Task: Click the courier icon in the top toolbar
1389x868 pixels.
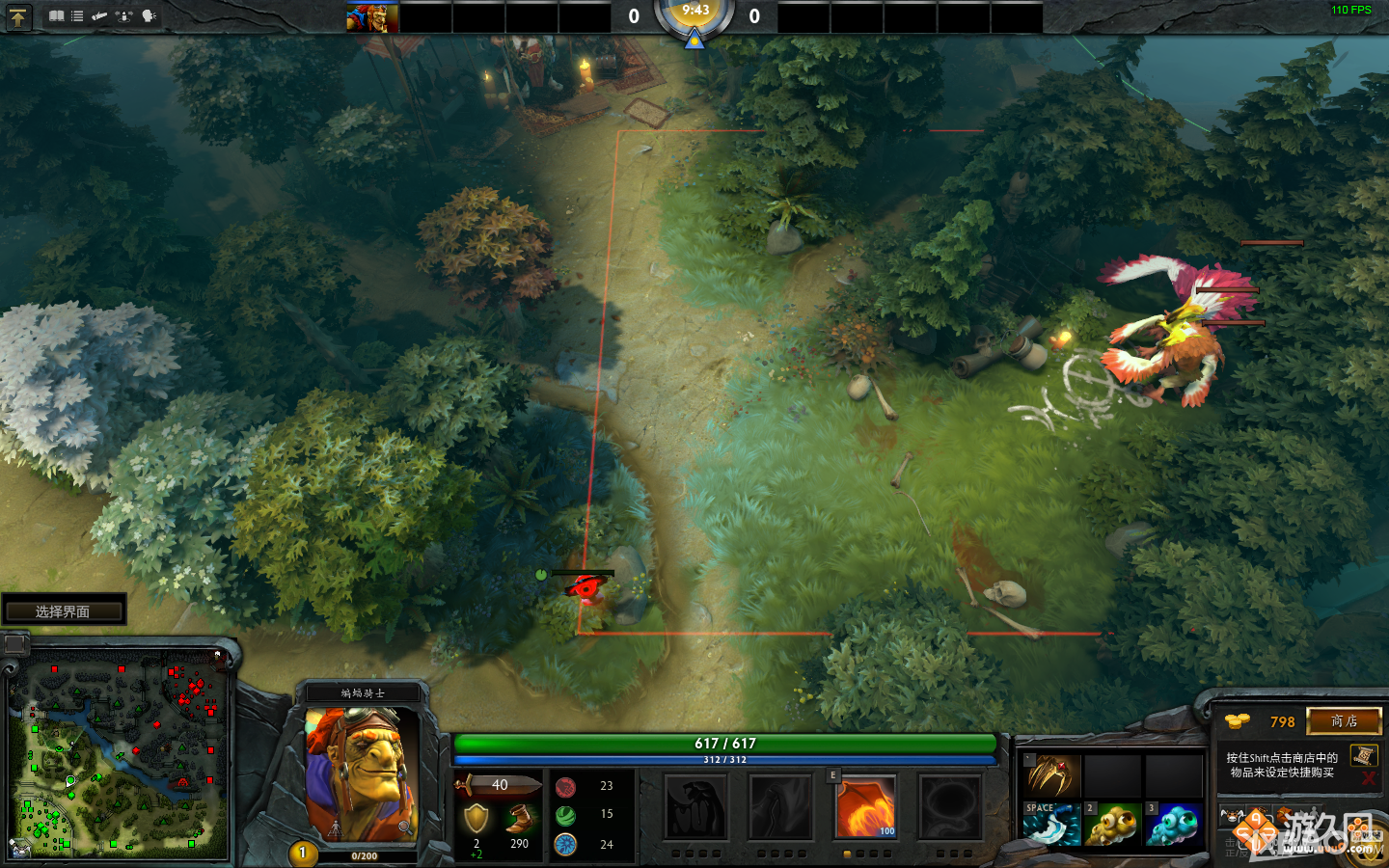Action: tap(99, 15)
